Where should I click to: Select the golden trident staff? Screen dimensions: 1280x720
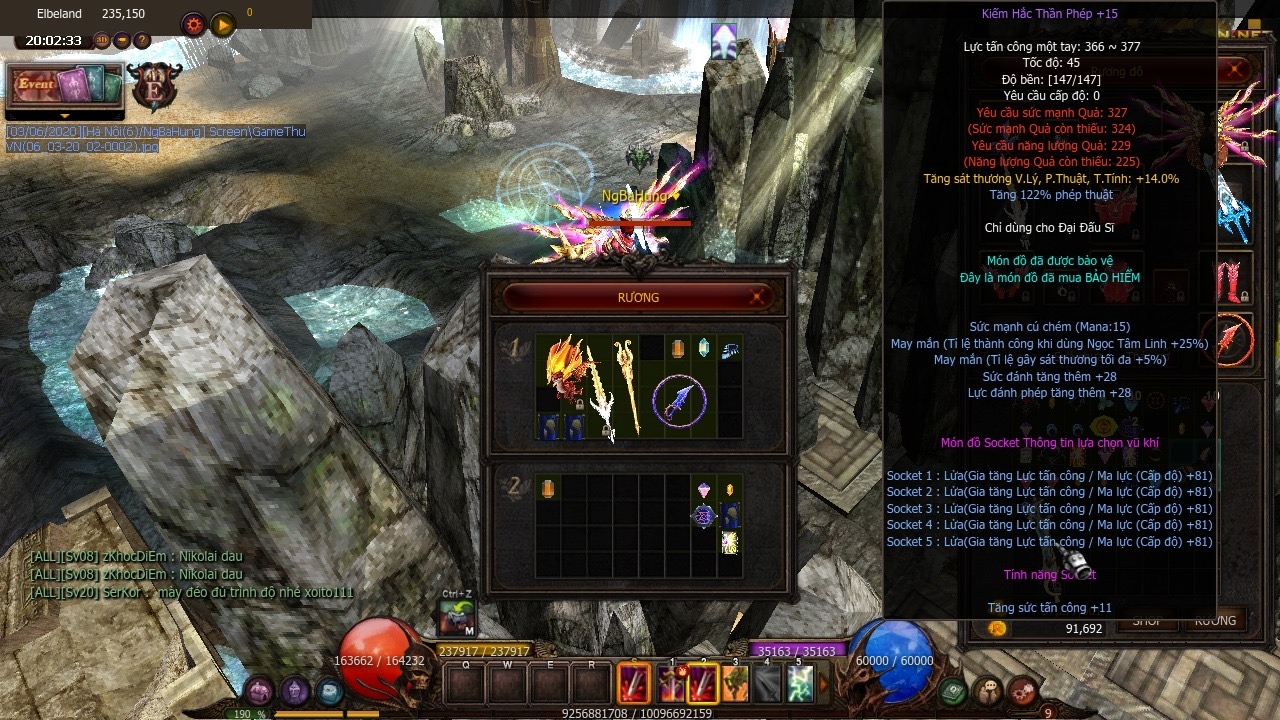(x=627, y=385)
